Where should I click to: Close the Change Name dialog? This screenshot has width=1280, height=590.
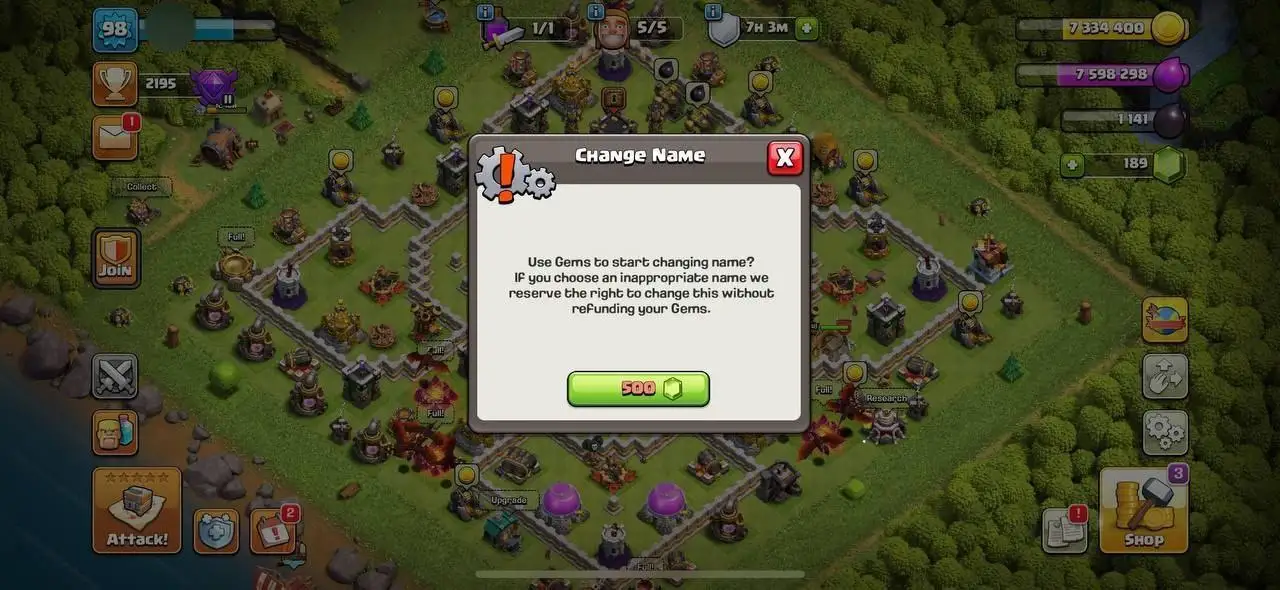tap(785, 157)
